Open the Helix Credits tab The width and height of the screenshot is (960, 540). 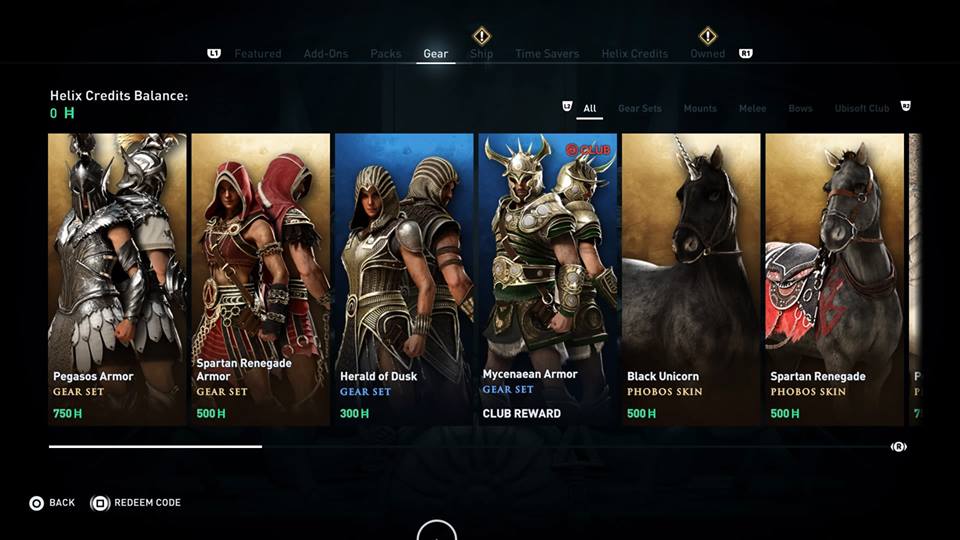tap(635, 54)
